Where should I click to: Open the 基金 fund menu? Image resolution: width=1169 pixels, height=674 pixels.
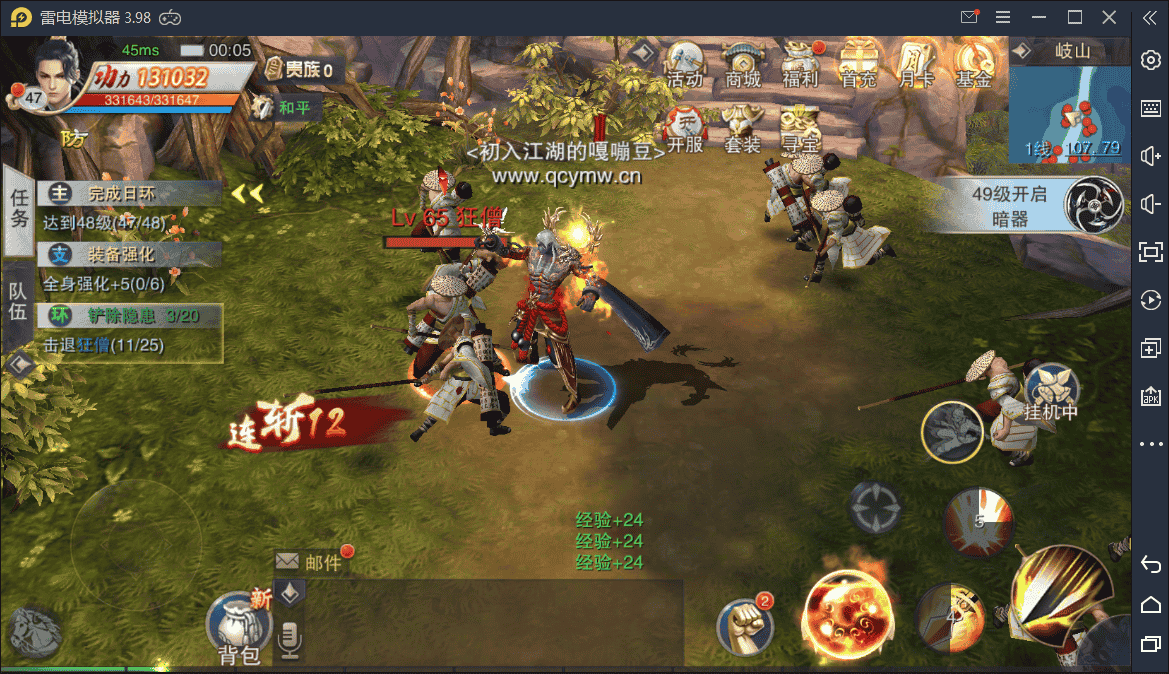pos(973,65)
